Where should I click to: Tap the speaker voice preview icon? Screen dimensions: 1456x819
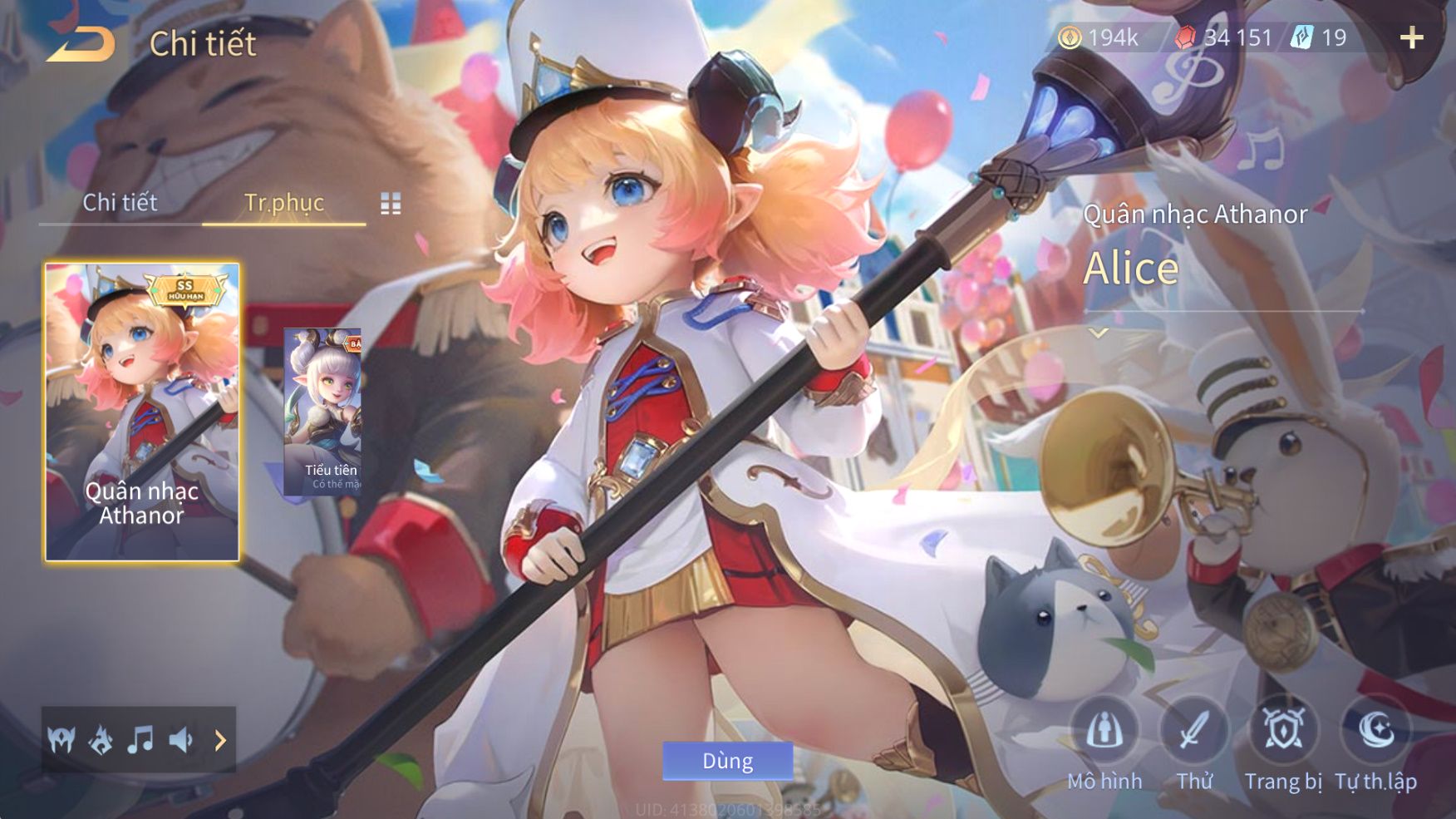click(180, 739)
